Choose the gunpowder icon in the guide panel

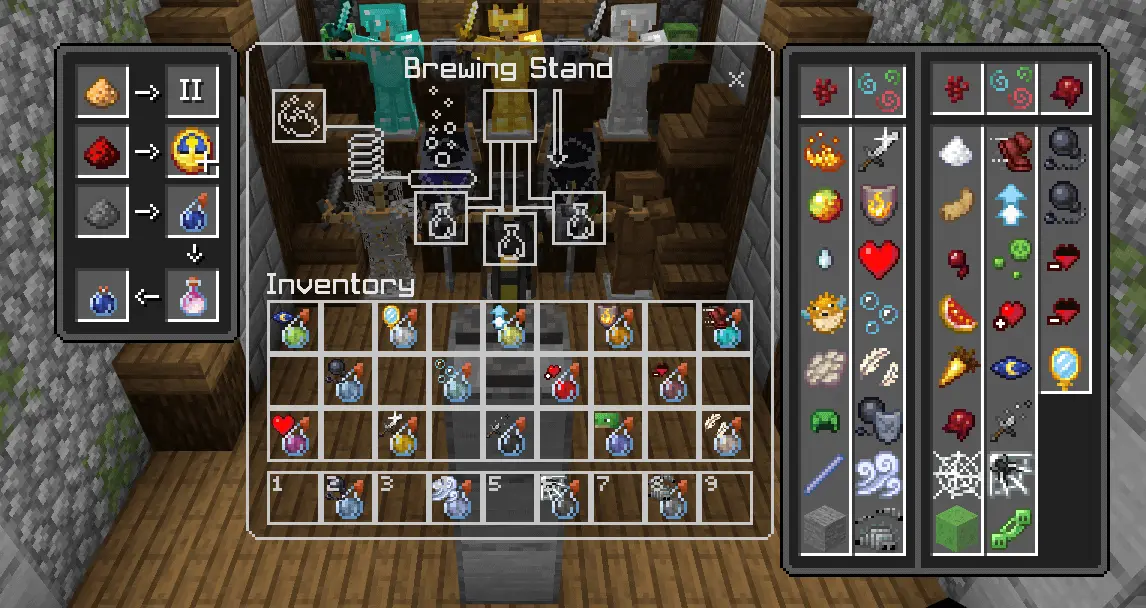pyautogui.click(x=103, y=212)
